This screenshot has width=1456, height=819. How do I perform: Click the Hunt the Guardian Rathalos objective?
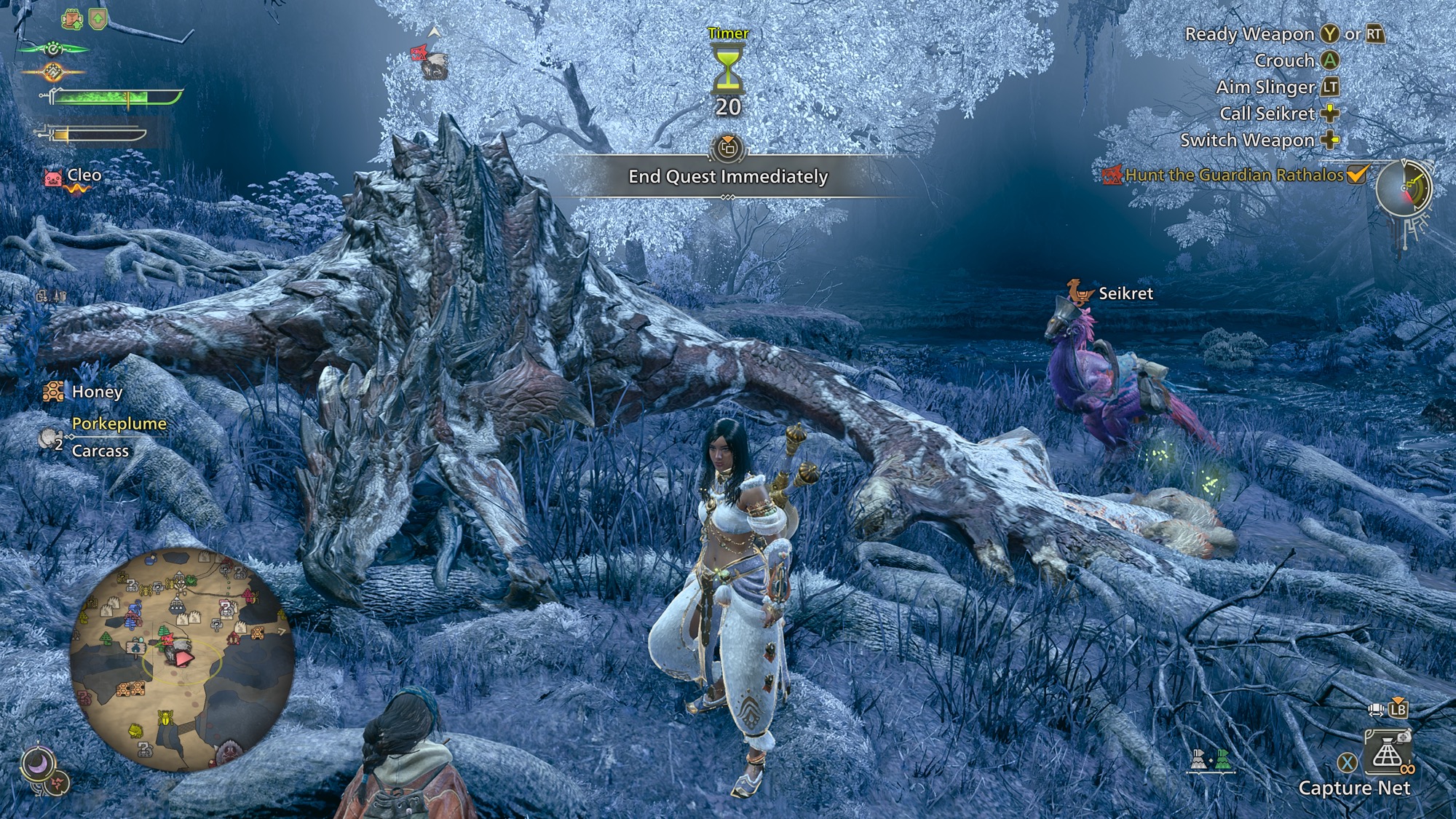pyautogui.click(x=1234, y=175)
